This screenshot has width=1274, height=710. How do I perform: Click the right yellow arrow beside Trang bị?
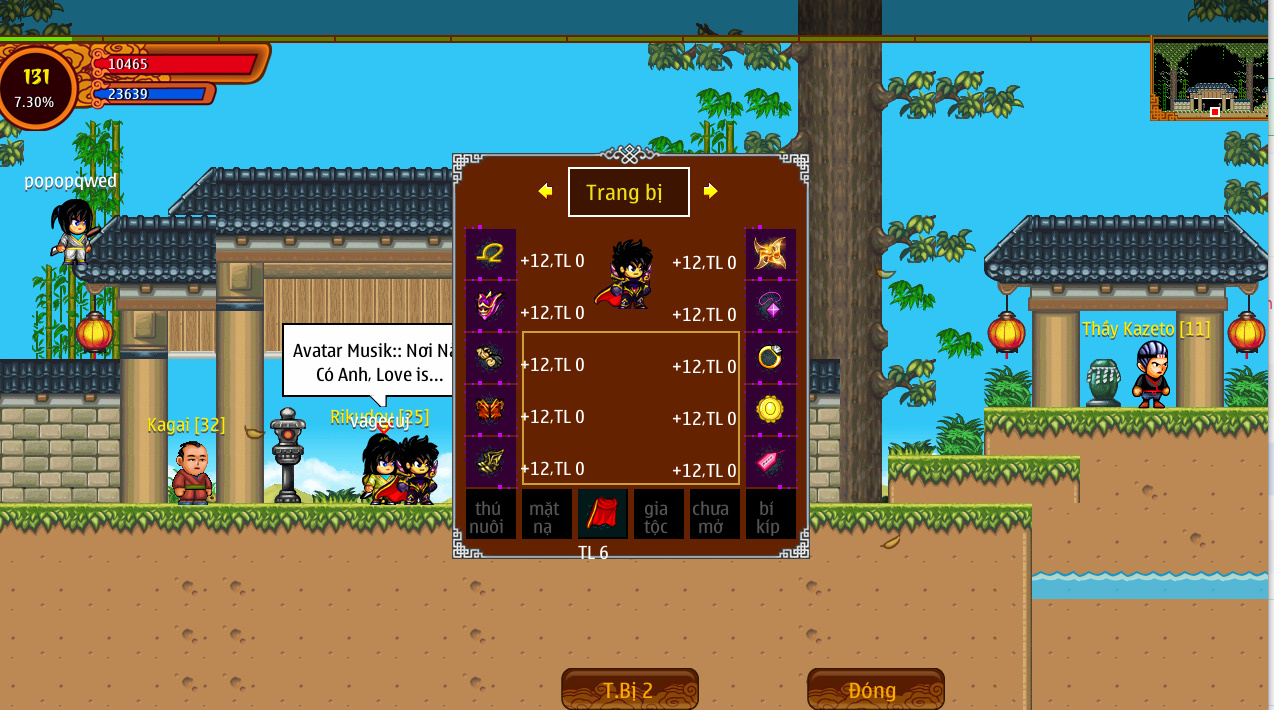(x=710, y=191)
